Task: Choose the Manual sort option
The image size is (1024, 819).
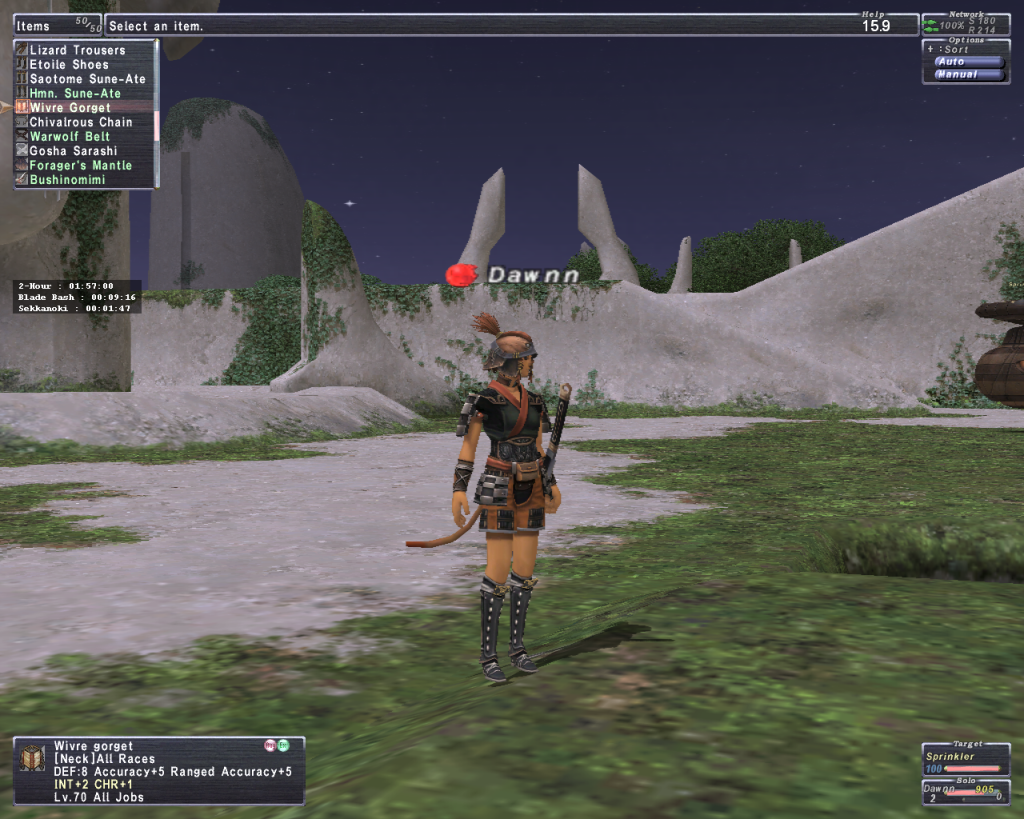Action: (x=966, y=75)
